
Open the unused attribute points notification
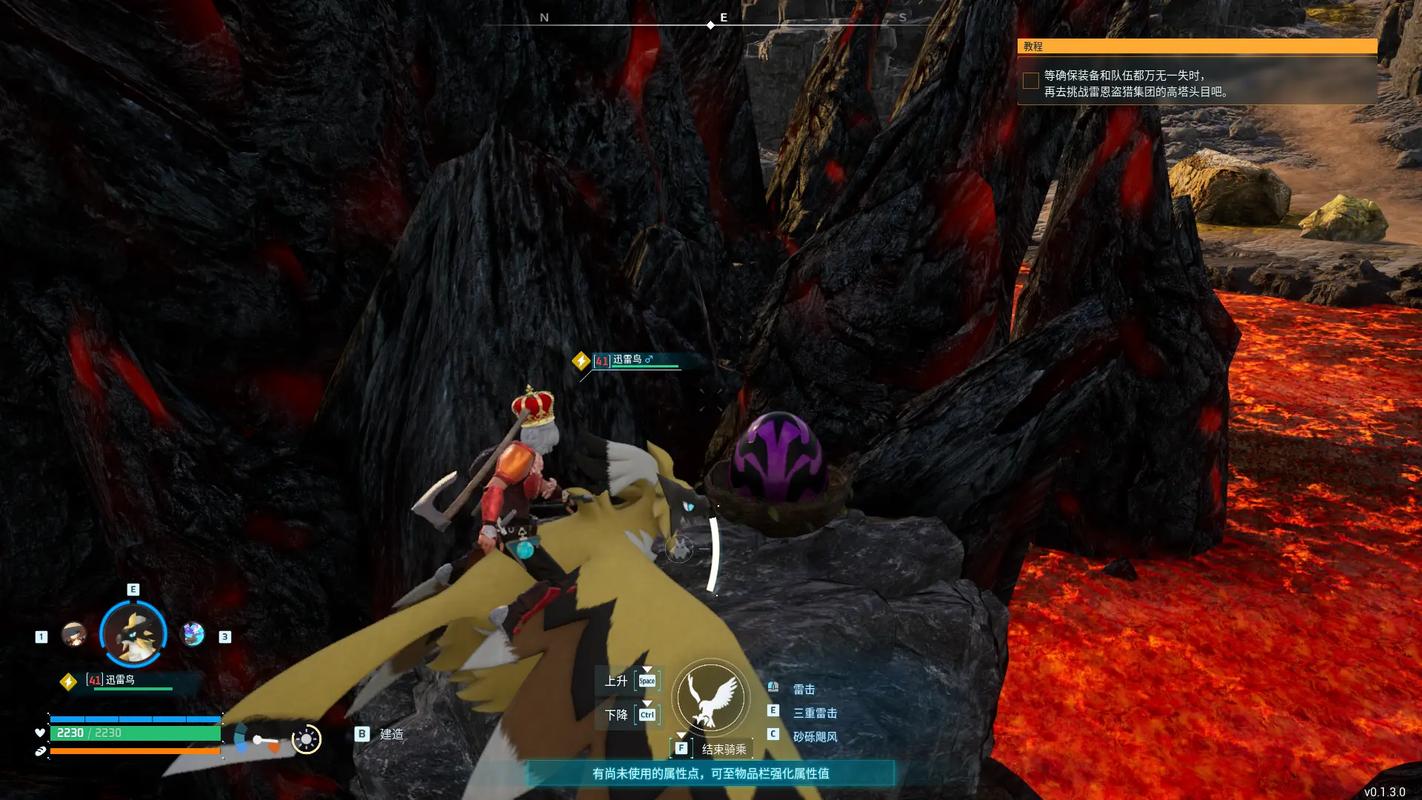pyautogui.click(x=710, y=773)
